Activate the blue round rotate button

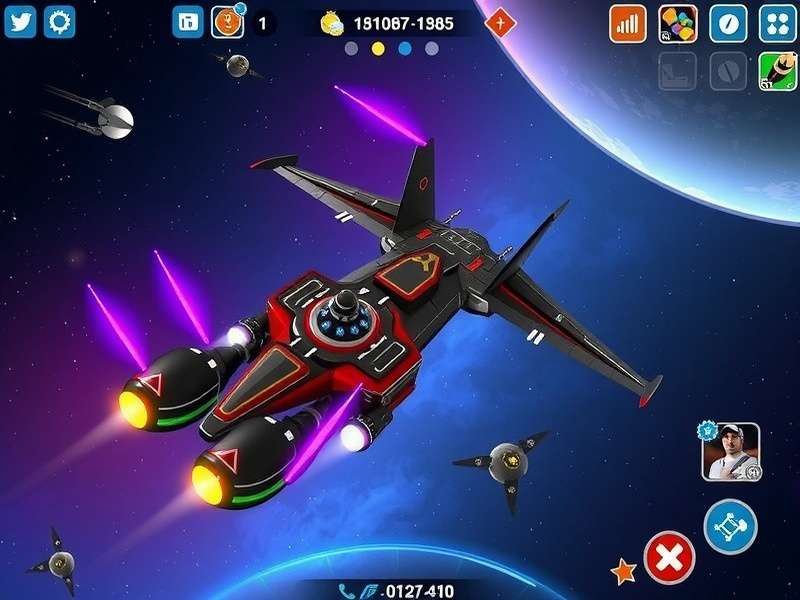point(731,526)
